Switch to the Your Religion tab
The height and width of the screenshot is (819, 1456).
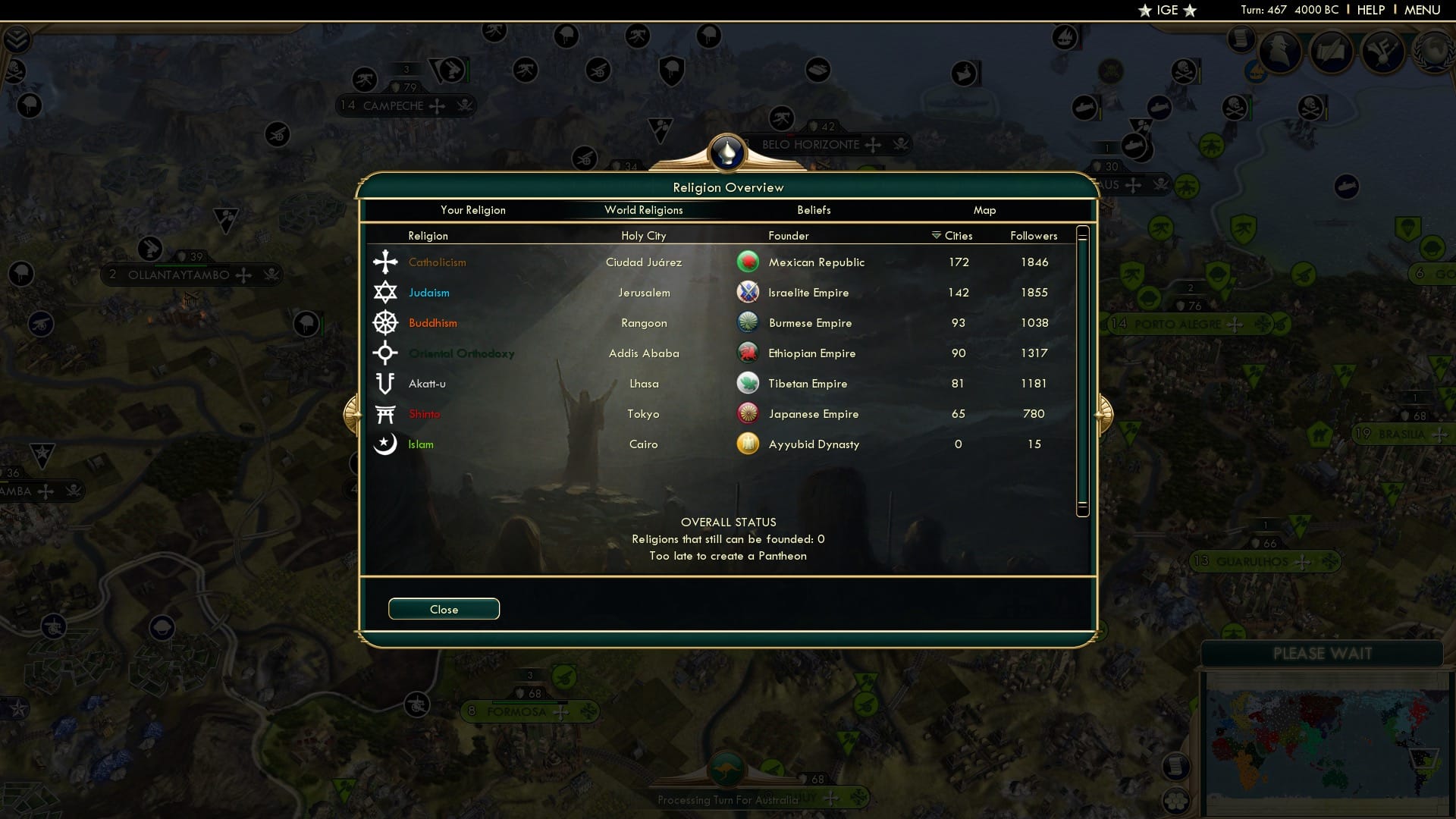pos(474,210)
